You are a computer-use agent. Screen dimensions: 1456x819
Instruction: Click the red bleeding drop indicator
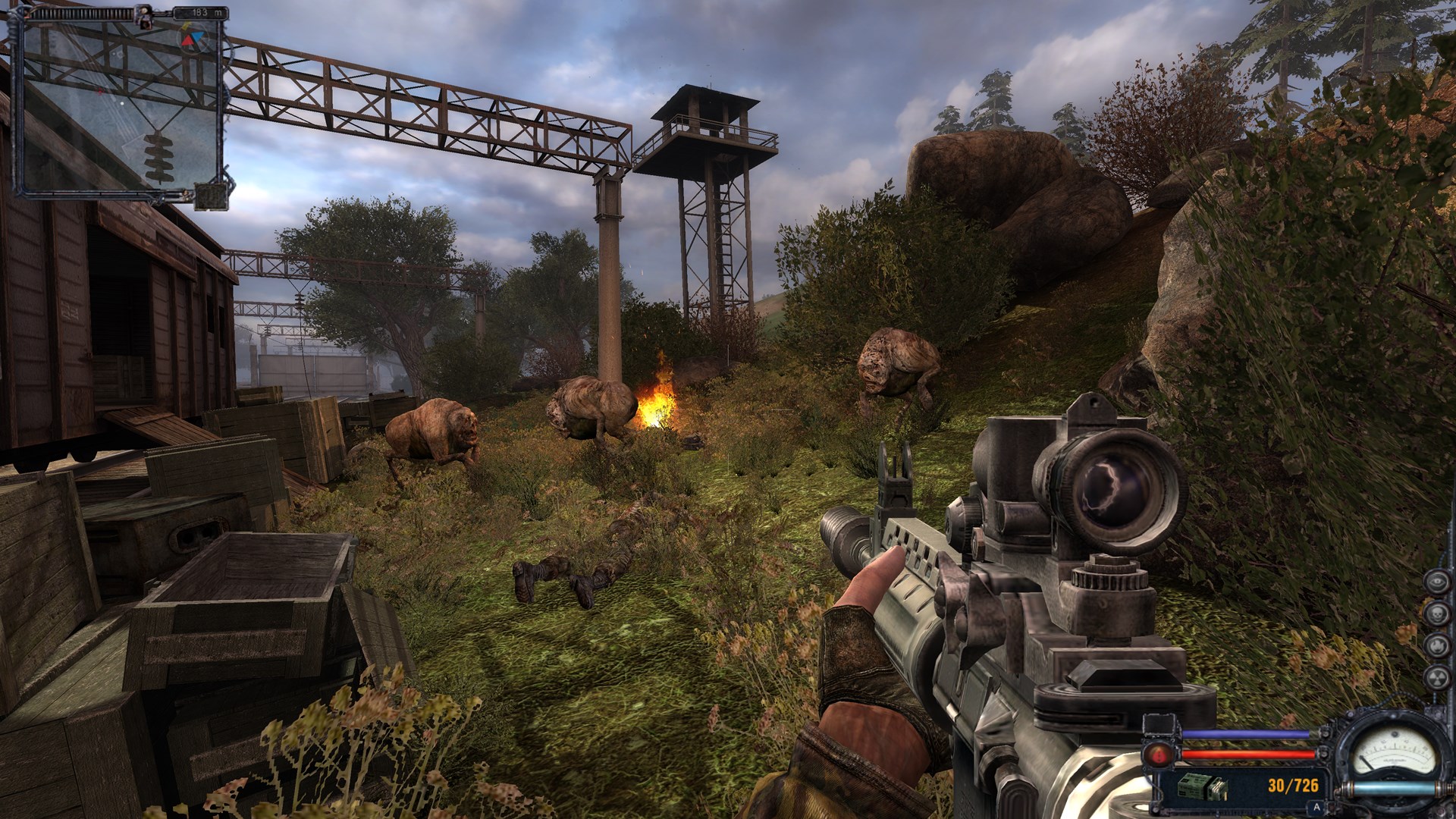(1158, 754)
